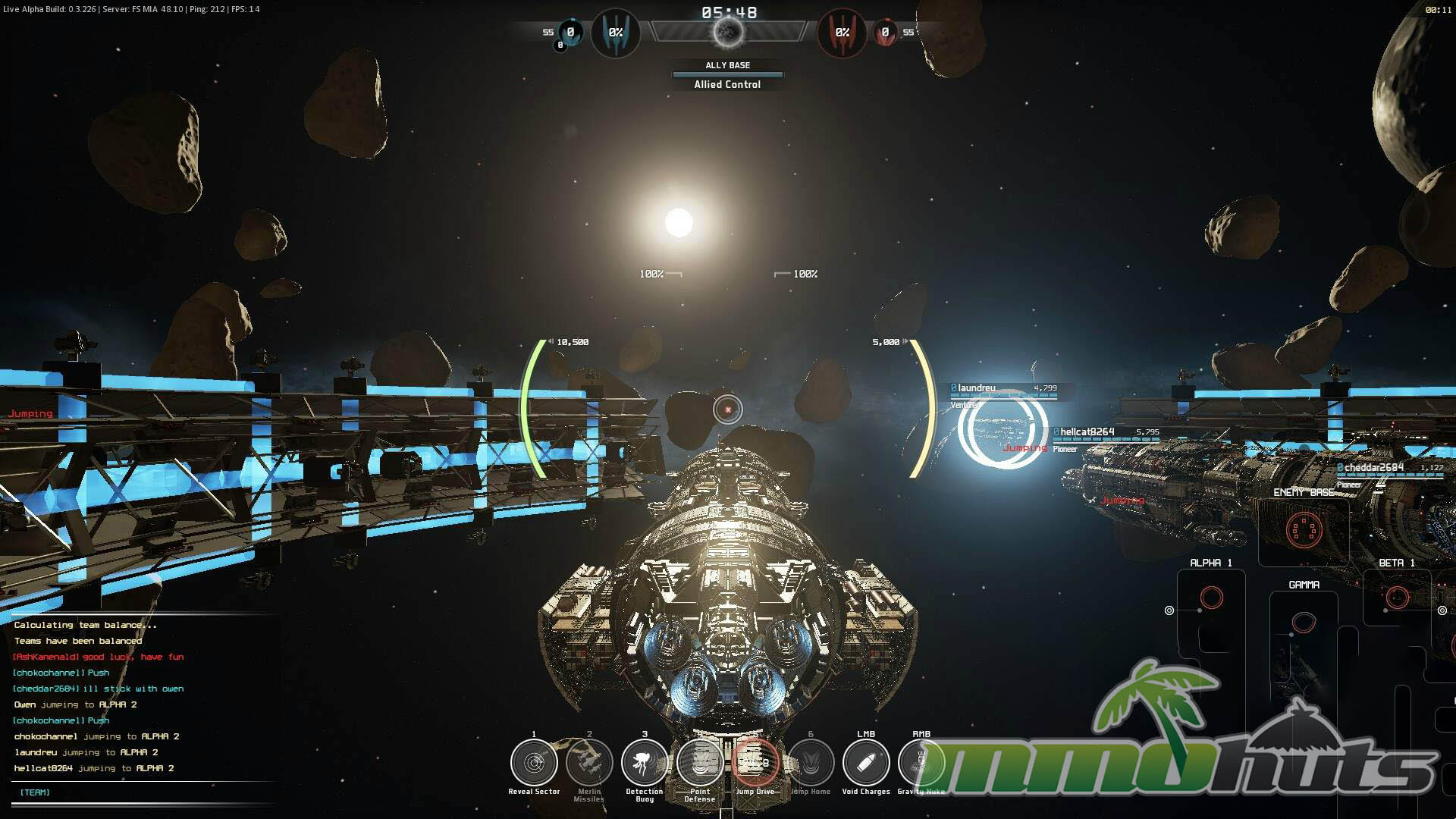Trigger the Jump Drive ability

click(755, 763)
